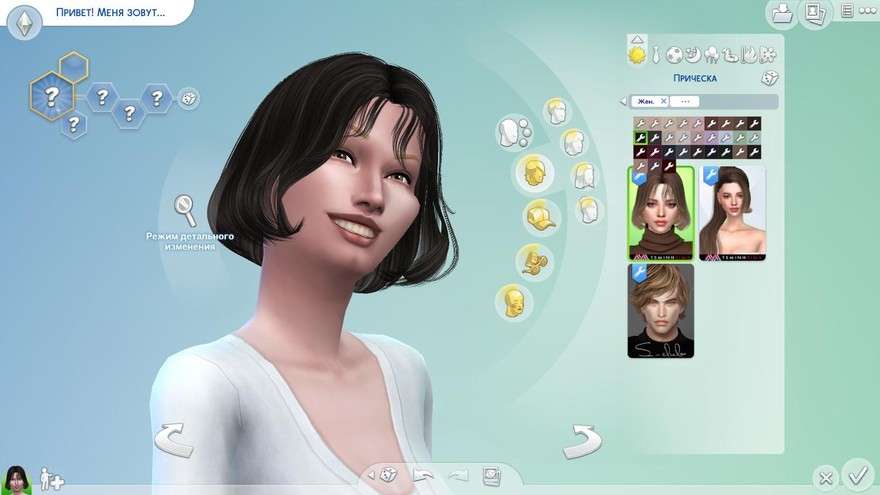Confirm Sim creation with the checkmark
Viewport: 880px width, 495px height.
coord(857,472)
